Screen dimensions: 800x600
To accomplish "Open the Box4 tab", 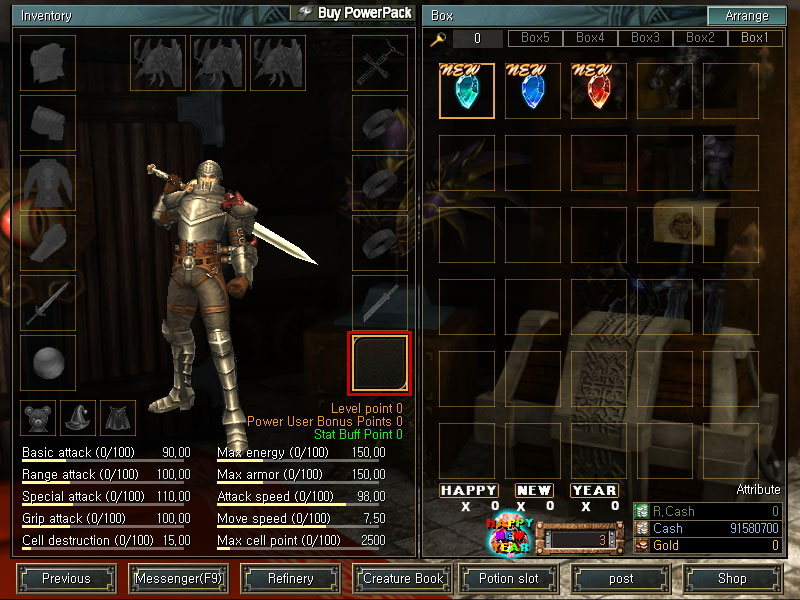I will (x=590, y=38).
